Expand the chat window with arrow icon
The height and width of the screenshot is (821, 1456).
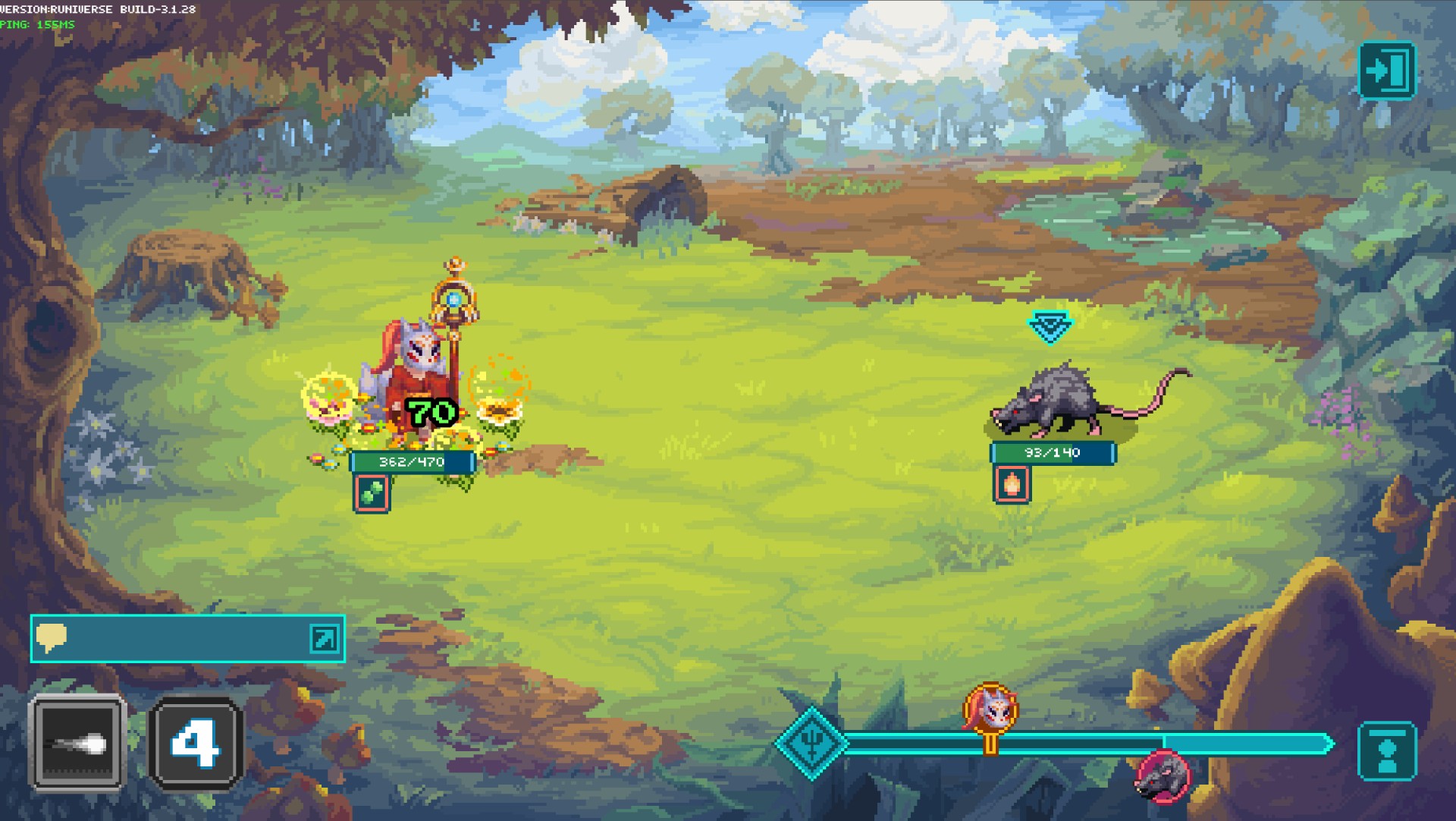[324, 638]
